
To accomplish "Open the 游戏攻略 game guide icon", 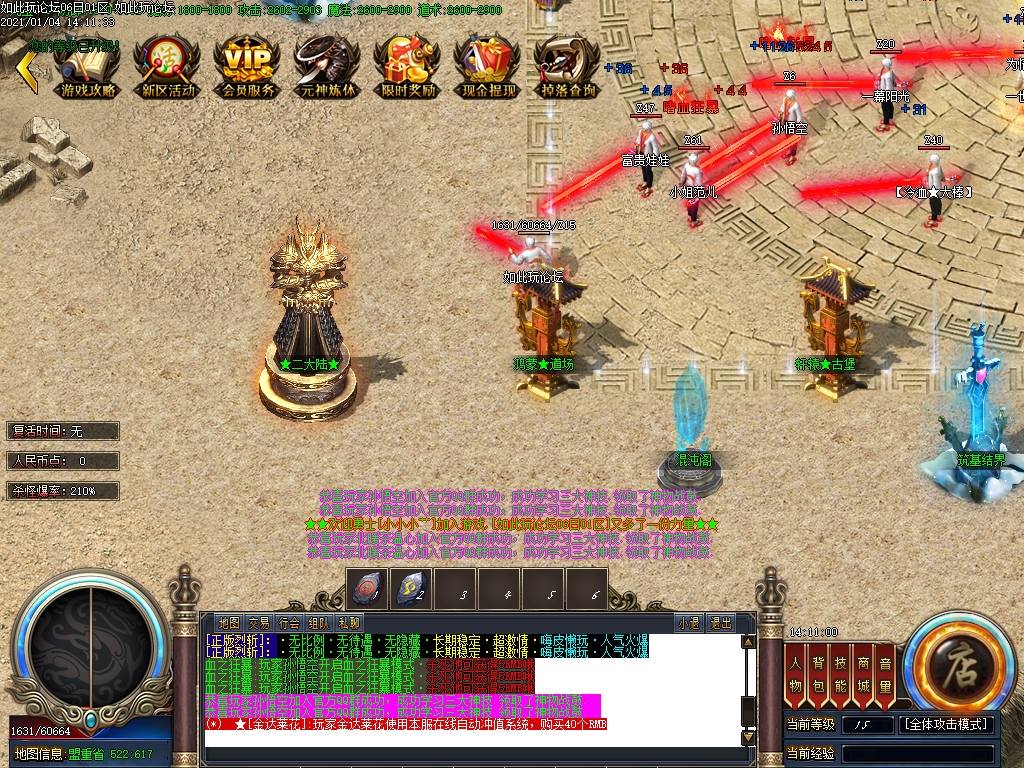I will (88, 66).
